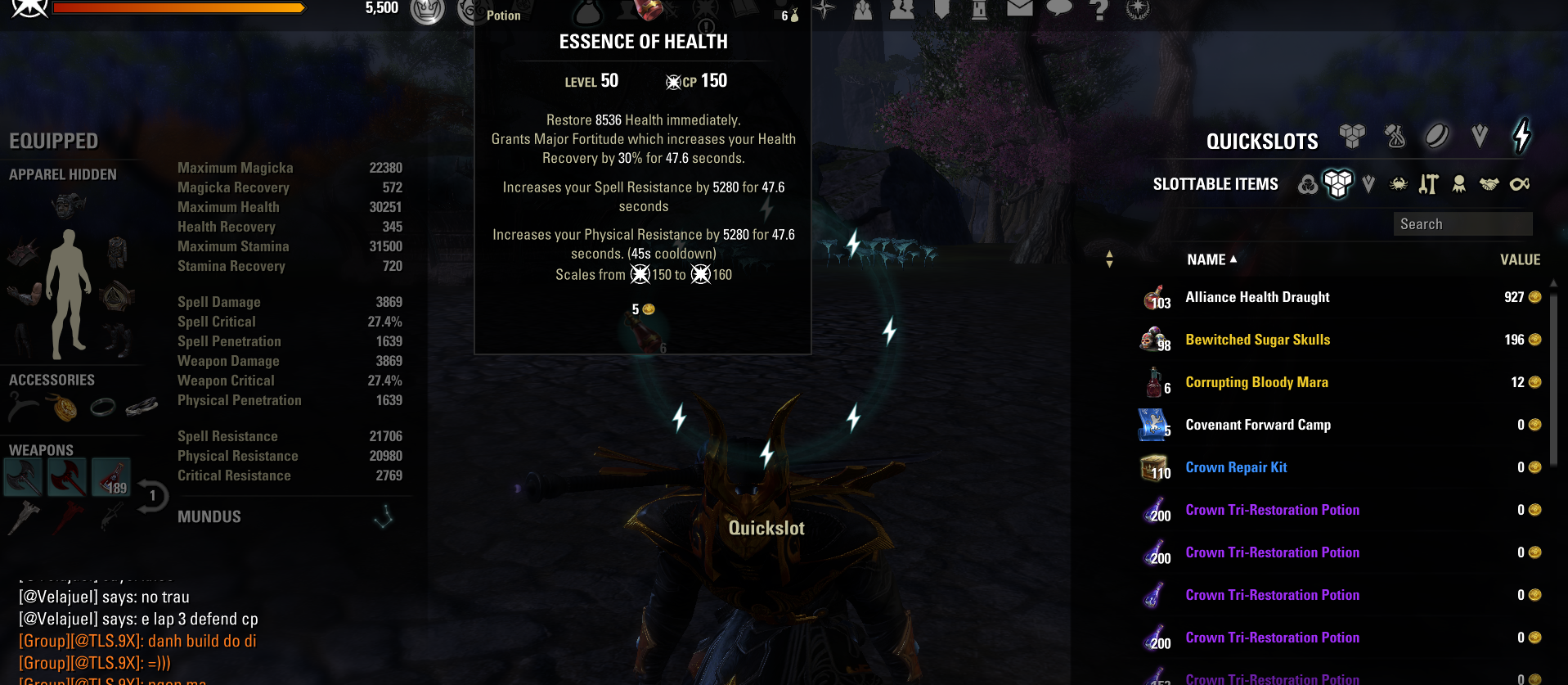Open the repair tools filter (tools icon)
This screenshot has width=1568, height=685.
1428,183
